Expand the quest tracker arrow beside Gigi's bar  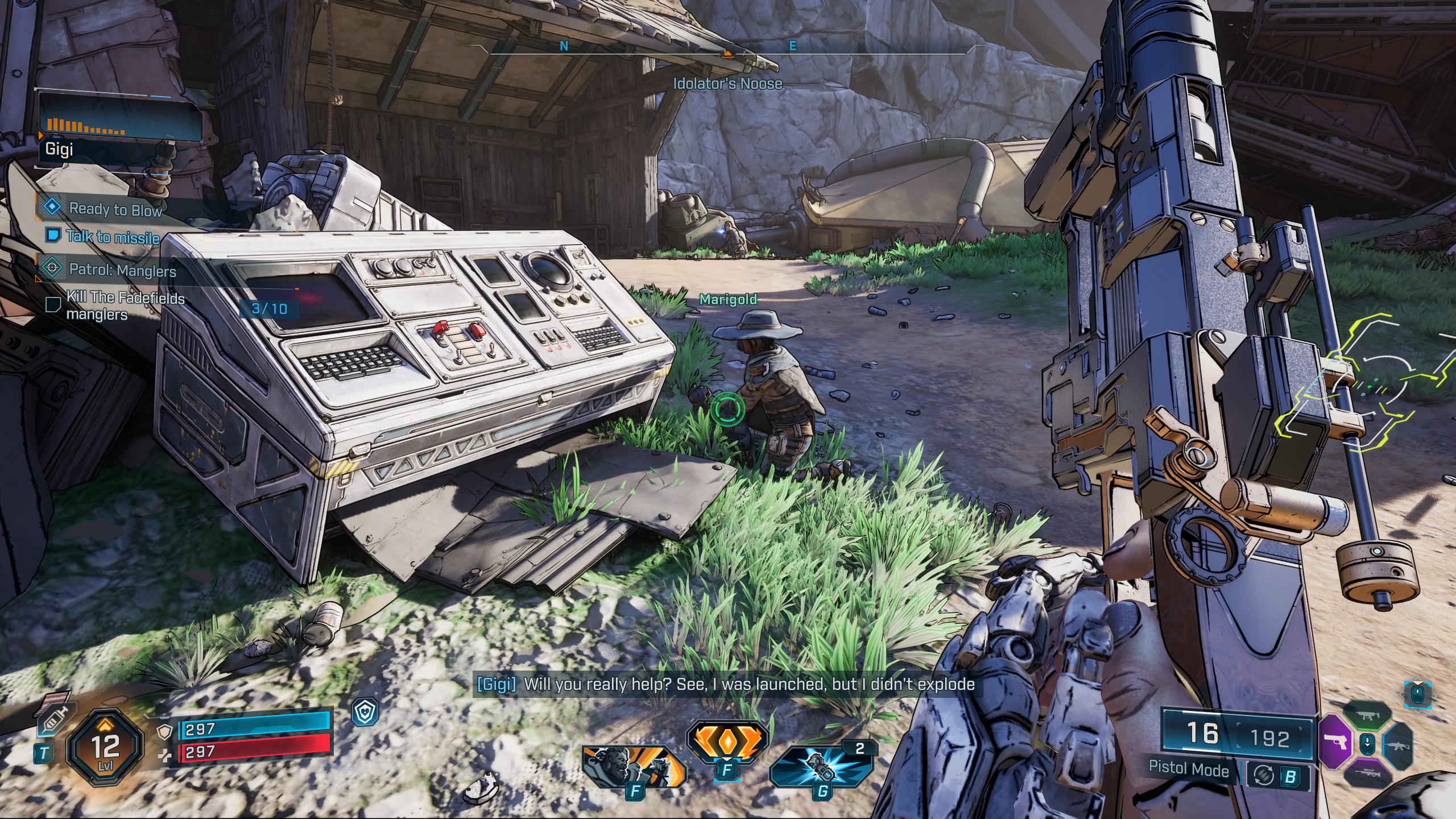40,135
